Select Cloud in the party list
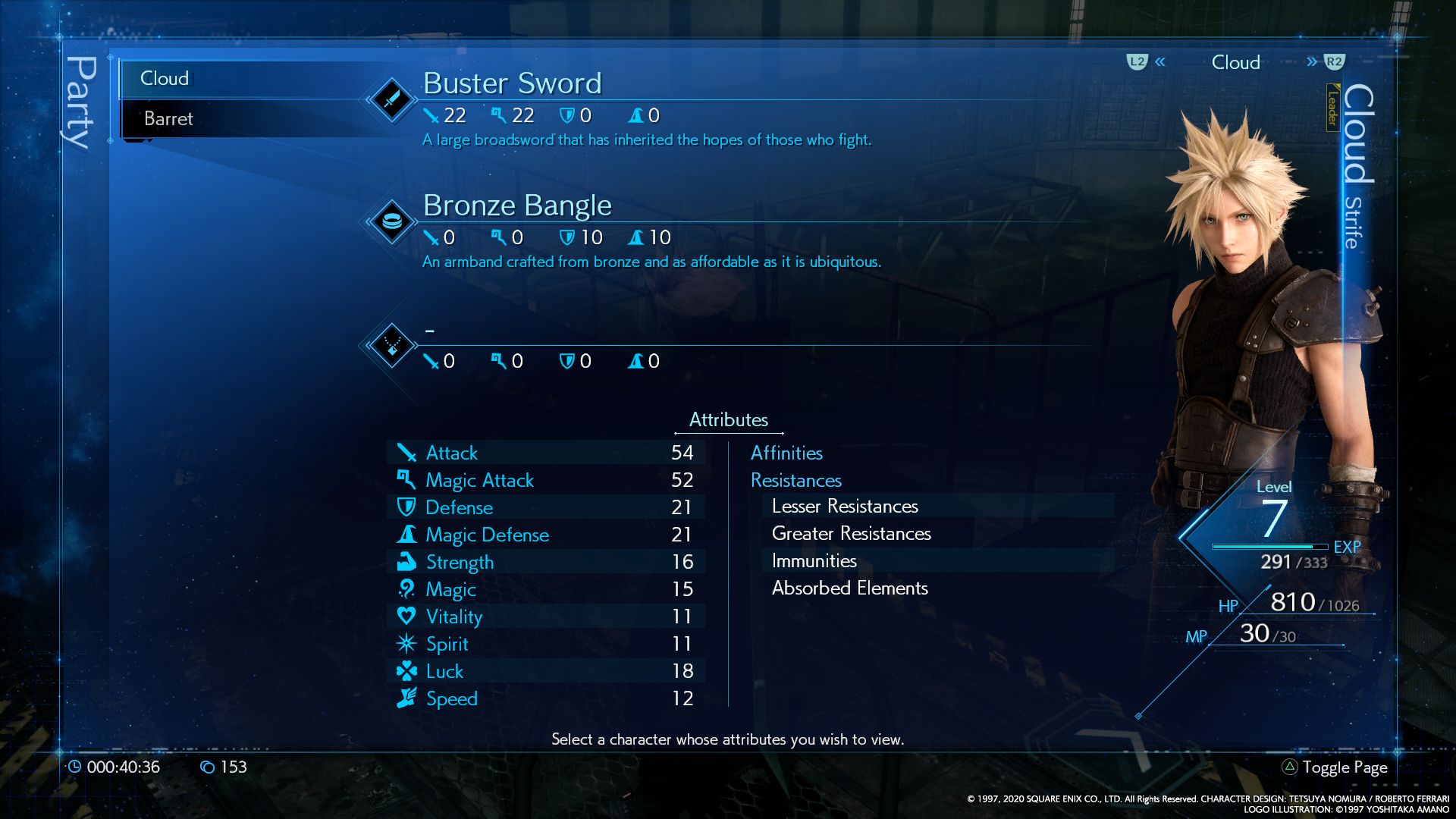Image resolution: width=1456 pixels, height=819 pixels. tap(165, 78)
